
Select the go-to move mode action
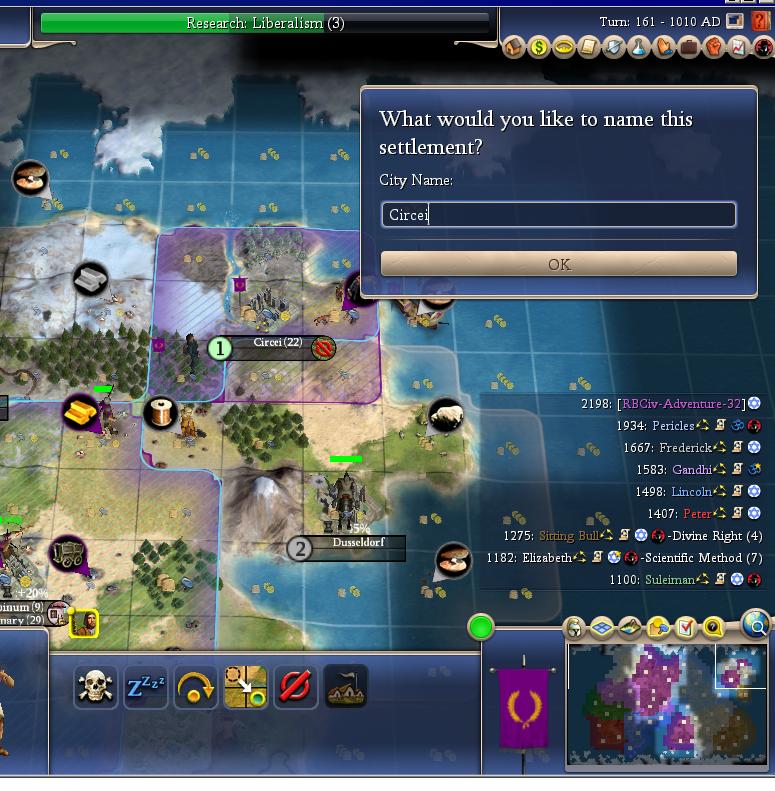245,687
